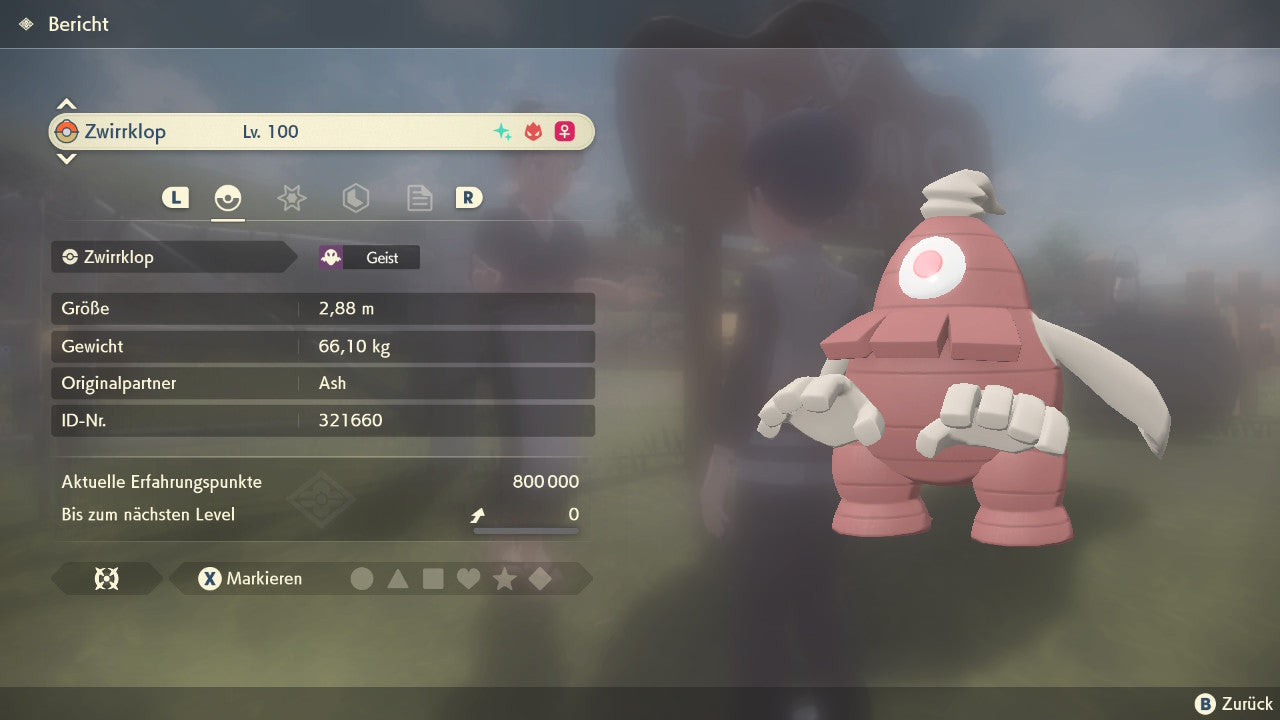Image resolution: width=1280 pixels, height=720 pixels.
Task: Switch to the hexagon shield tab
Action: pos(355,198)
